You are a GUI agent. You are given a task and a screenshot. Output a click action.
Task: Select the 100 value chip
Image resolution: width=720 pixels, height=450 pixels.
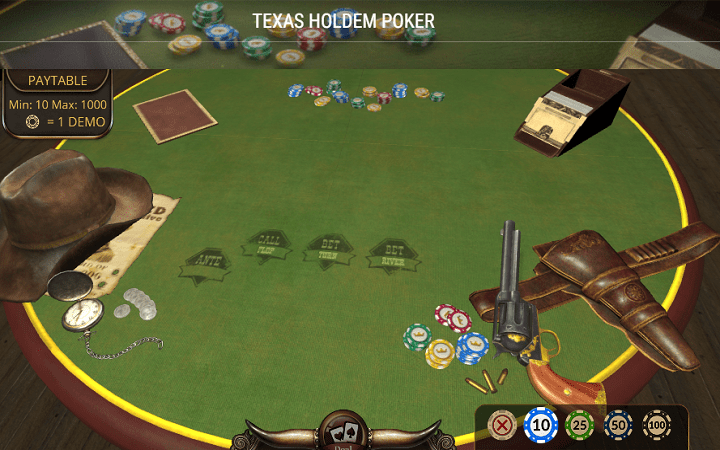tap(657, 425)
